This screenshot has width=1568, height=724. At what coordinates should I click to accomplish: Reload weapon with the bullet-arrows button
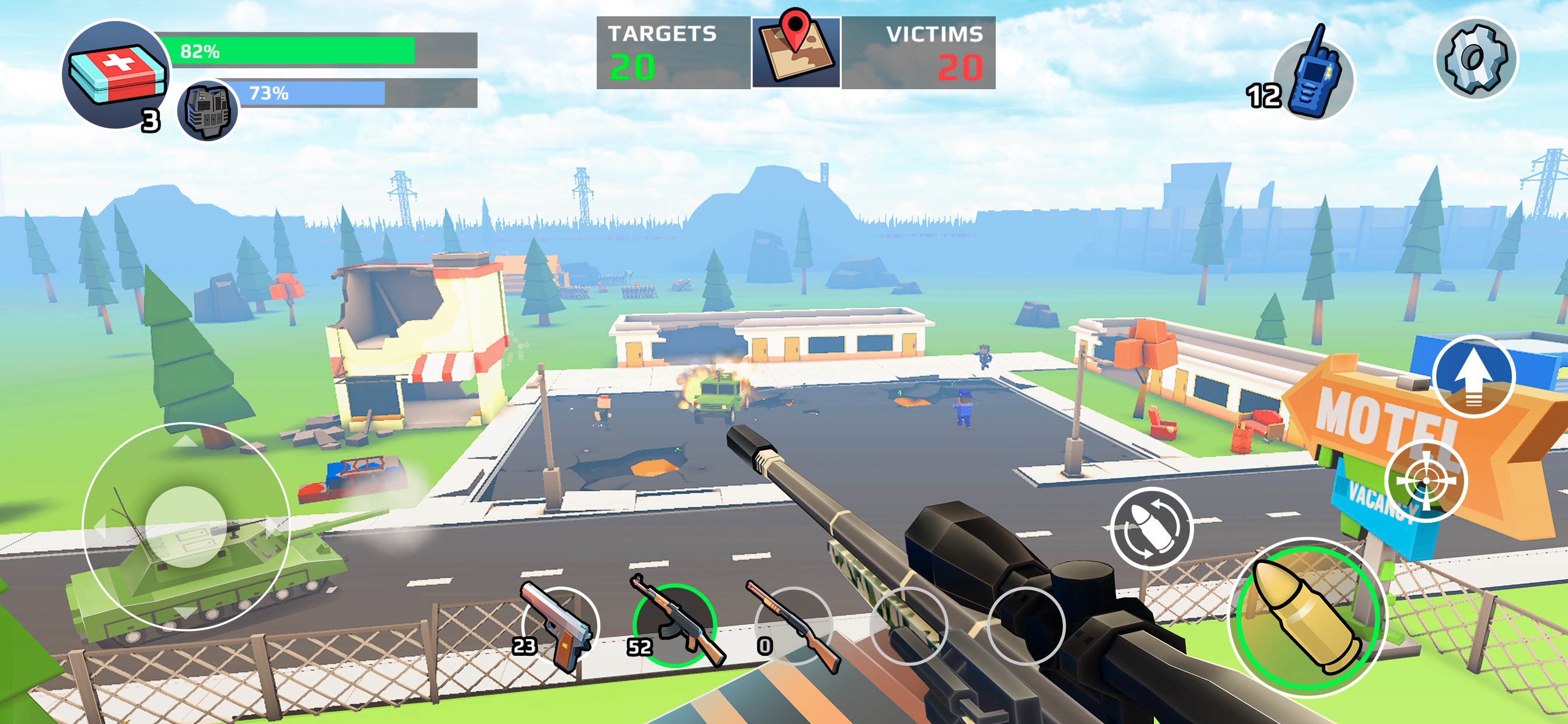click(x=1151, y=528)
